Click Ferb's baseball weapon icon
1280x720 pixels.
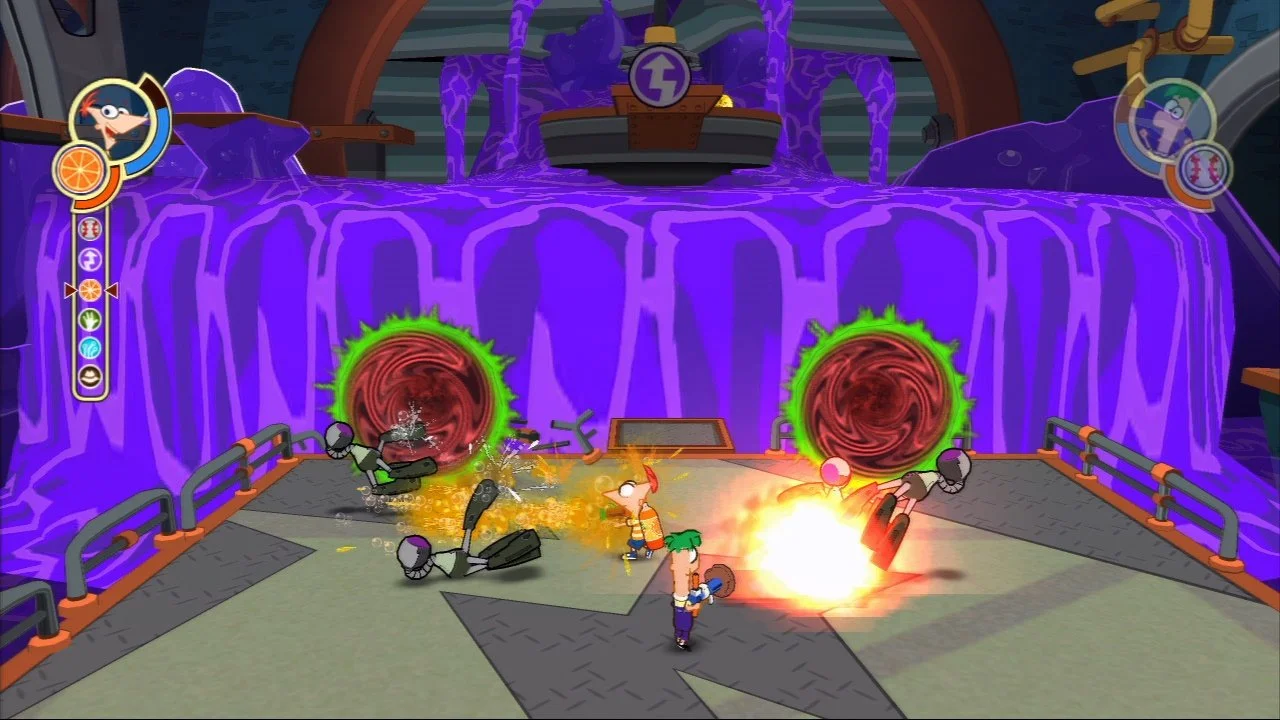[x=1202, y=167]
